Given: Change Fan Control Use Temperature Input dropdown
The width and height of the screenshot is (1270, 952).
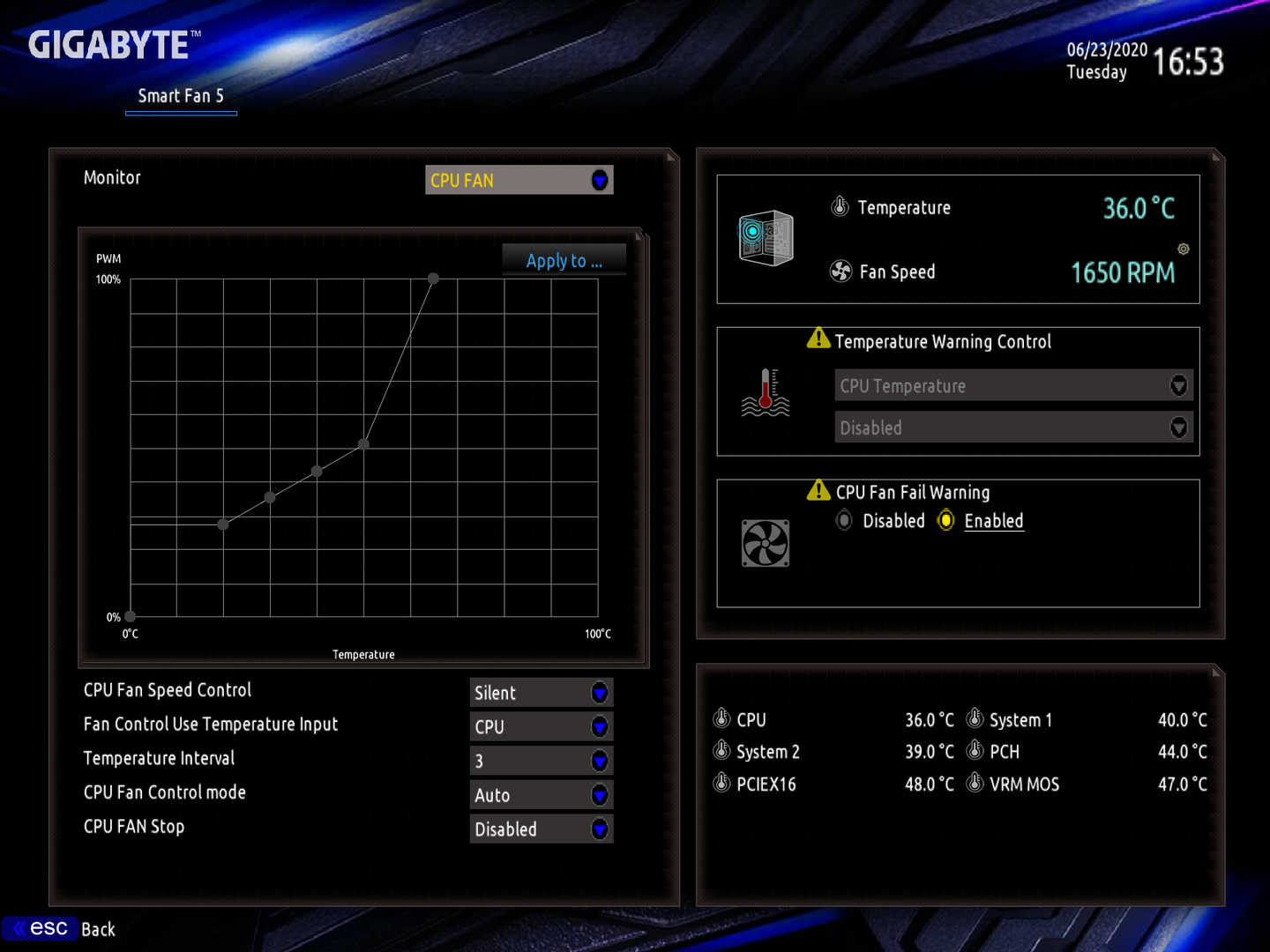Looking at the screenshot, I should tap(541, 727).
